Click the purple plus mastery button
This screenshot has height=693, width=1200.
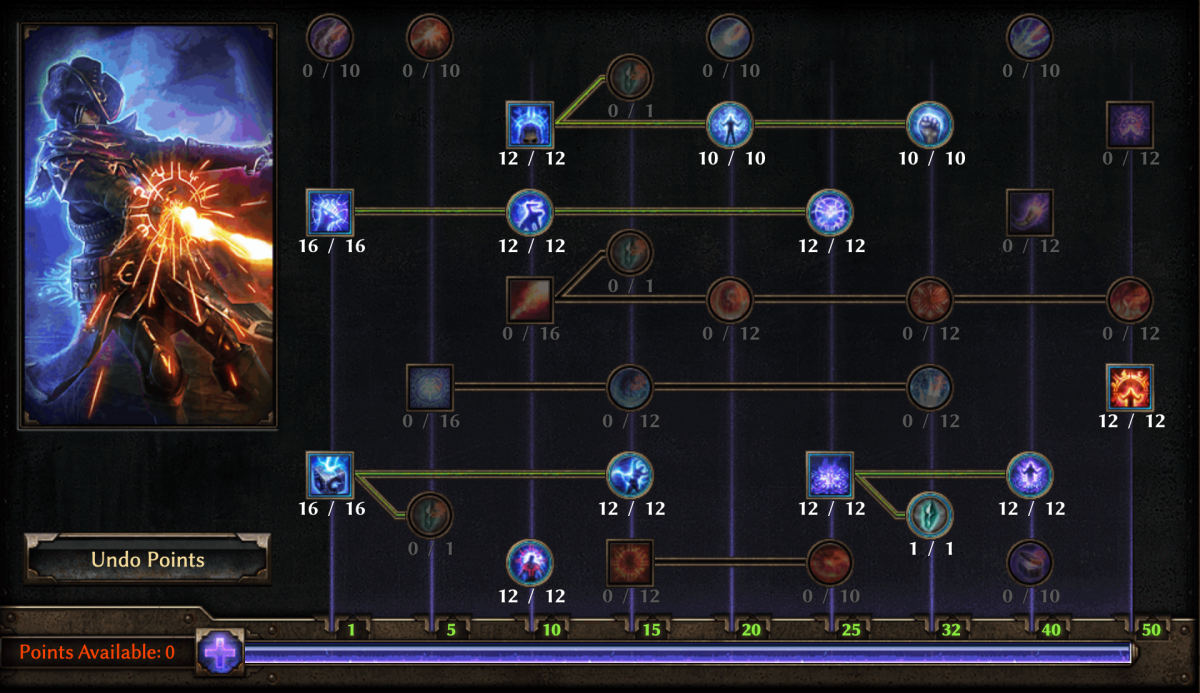coord(220,653)
